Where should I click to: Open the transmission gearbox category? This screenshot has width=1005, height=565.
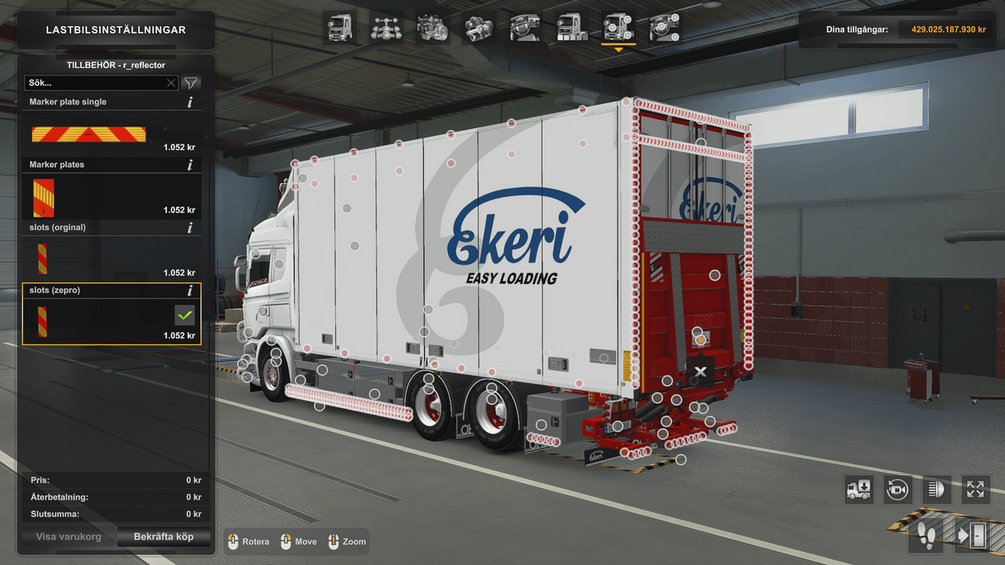(x=479, y=28)
